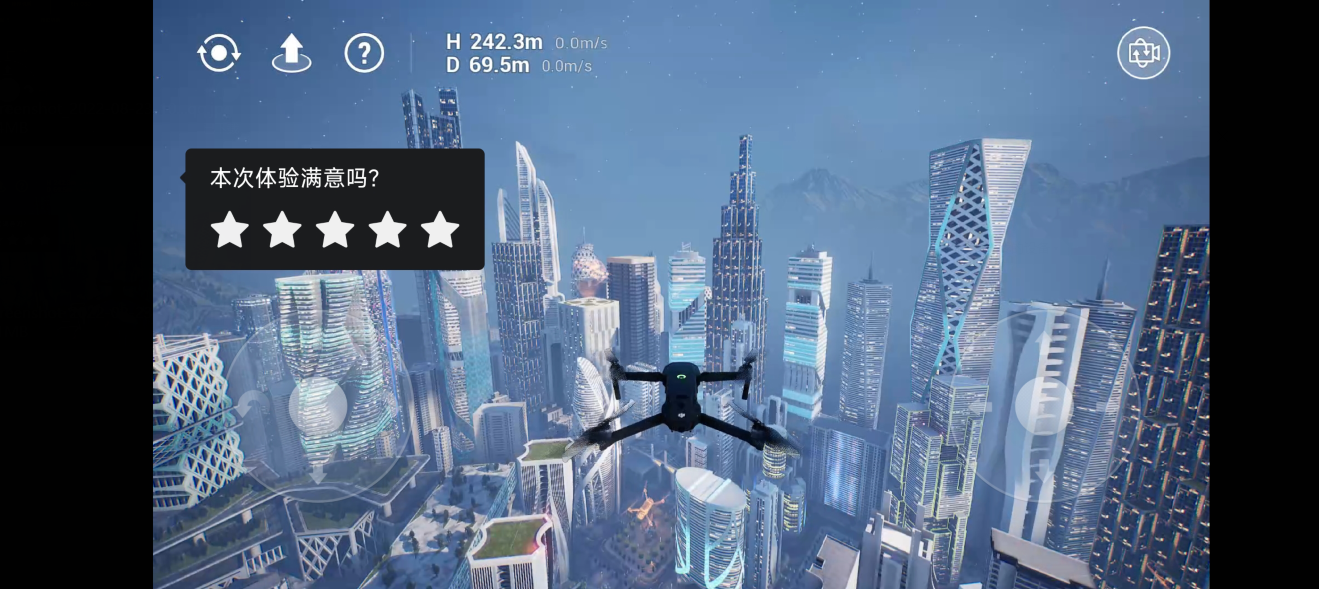Image resolution: width=1319 pixels, height=589 pixels.
Task: Rate the experience one star
Action: pyautogui.click(x=230, y=230)
